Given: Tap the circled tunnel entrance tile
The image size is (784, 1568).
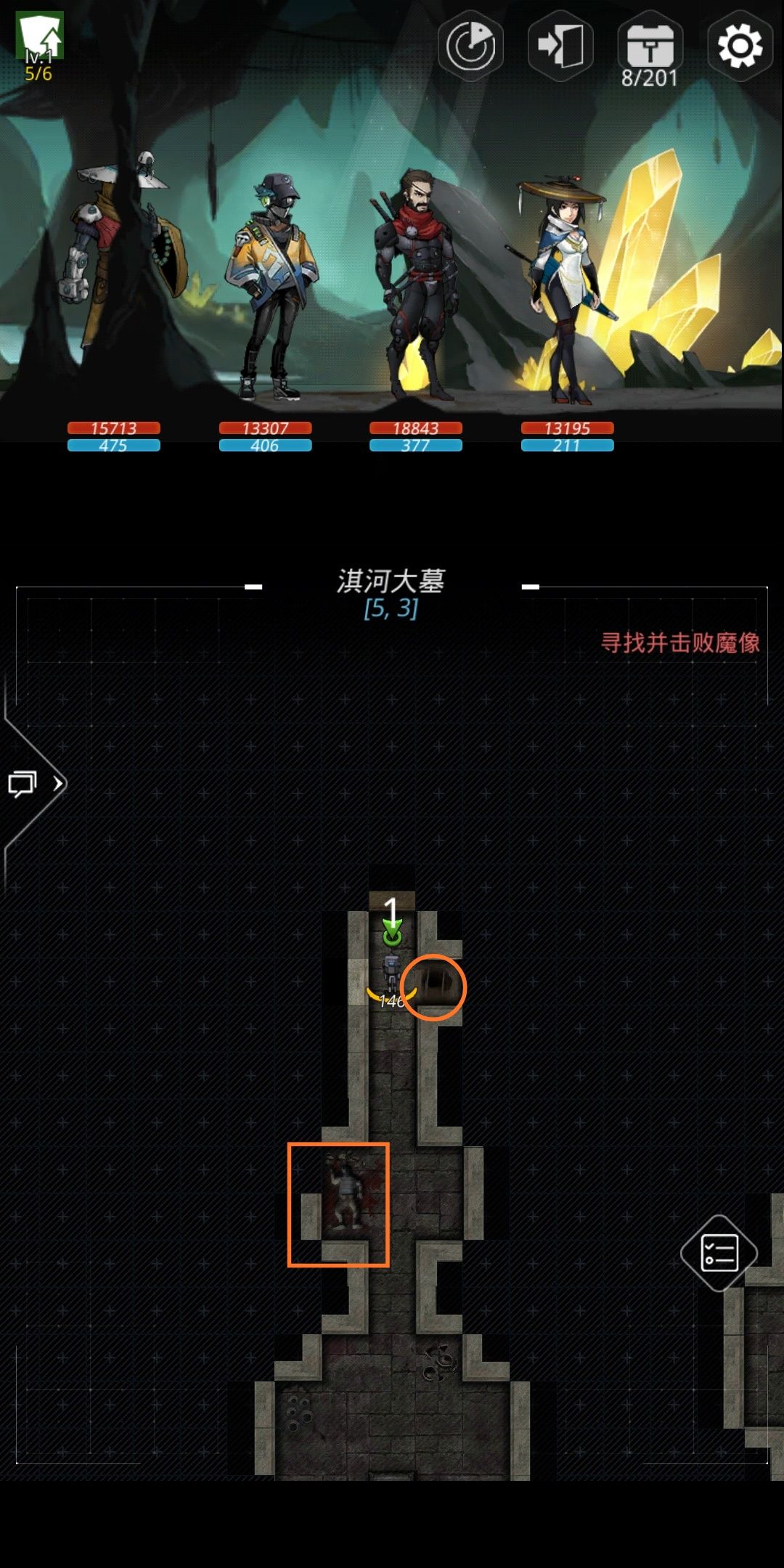Looking at the screenshot, I should 434,987.
